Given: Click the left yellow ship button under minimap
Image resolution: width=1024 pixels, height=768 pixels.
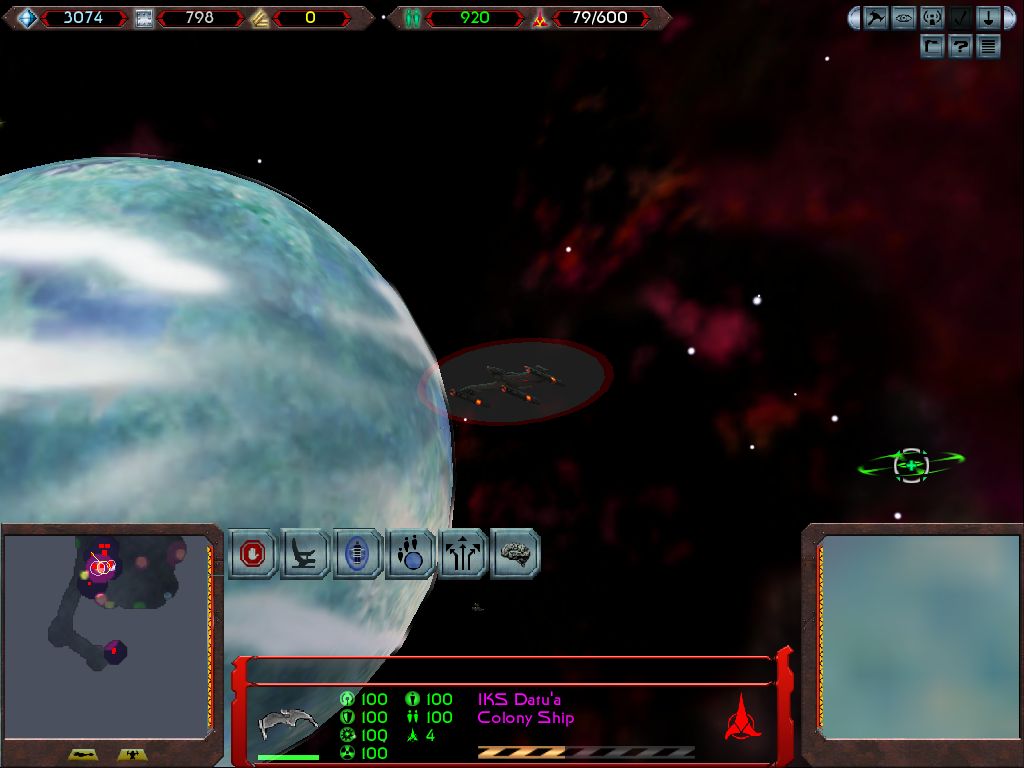Looking at the screenshot, I should [x=83, y=755].
